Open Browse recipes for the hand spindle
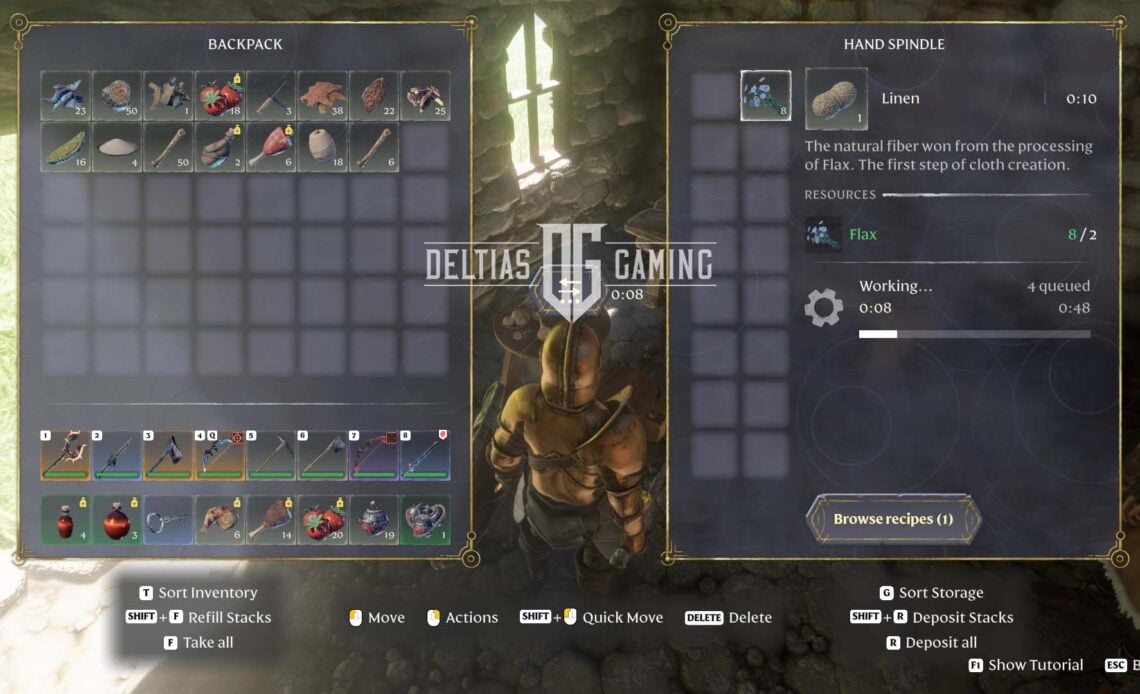This screenshot has height=694, width=1140. [x=893, y=519]
